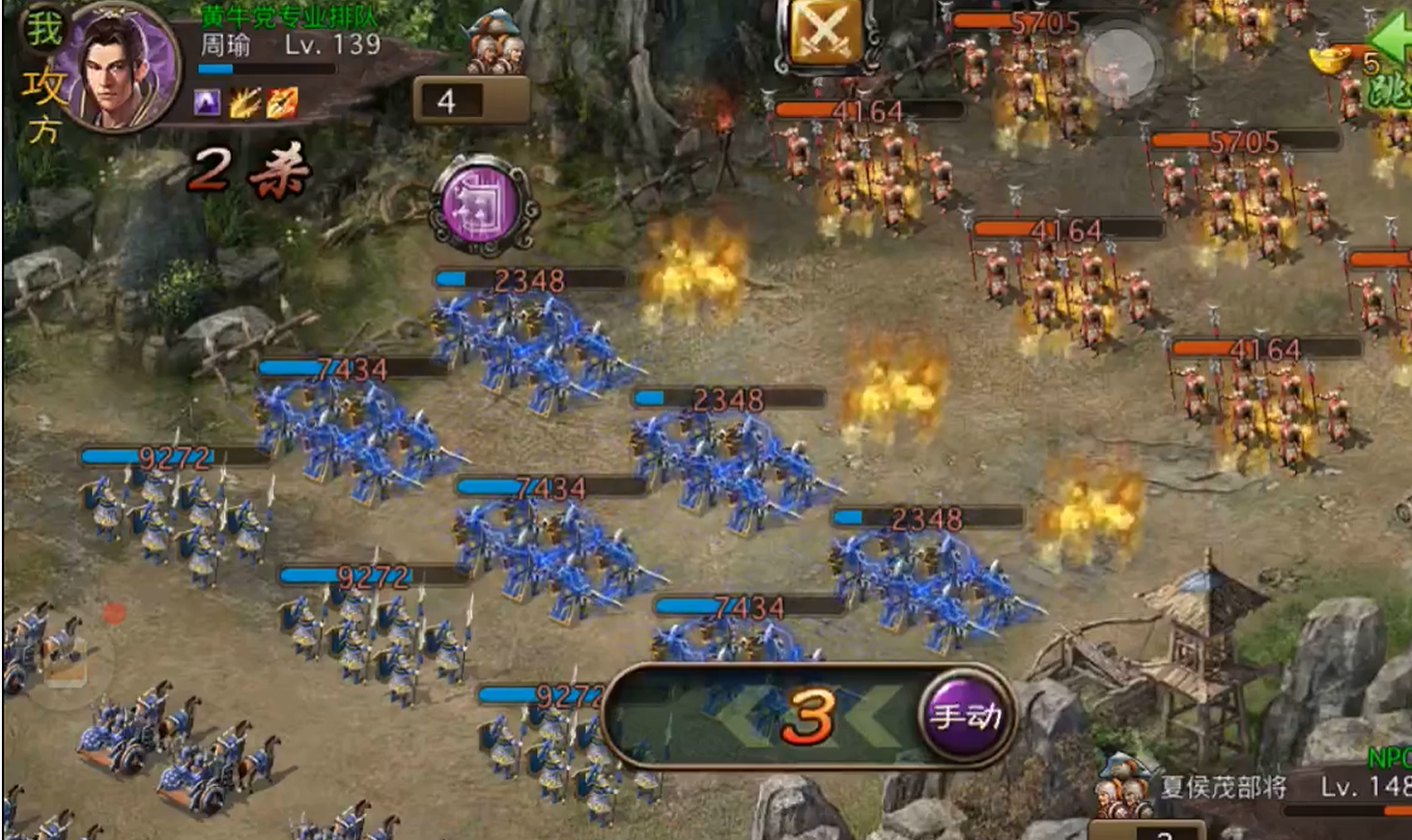Select the orange arrow-strike skill icon
This screenshot has width=1412, height=840.
click(282, 101)
